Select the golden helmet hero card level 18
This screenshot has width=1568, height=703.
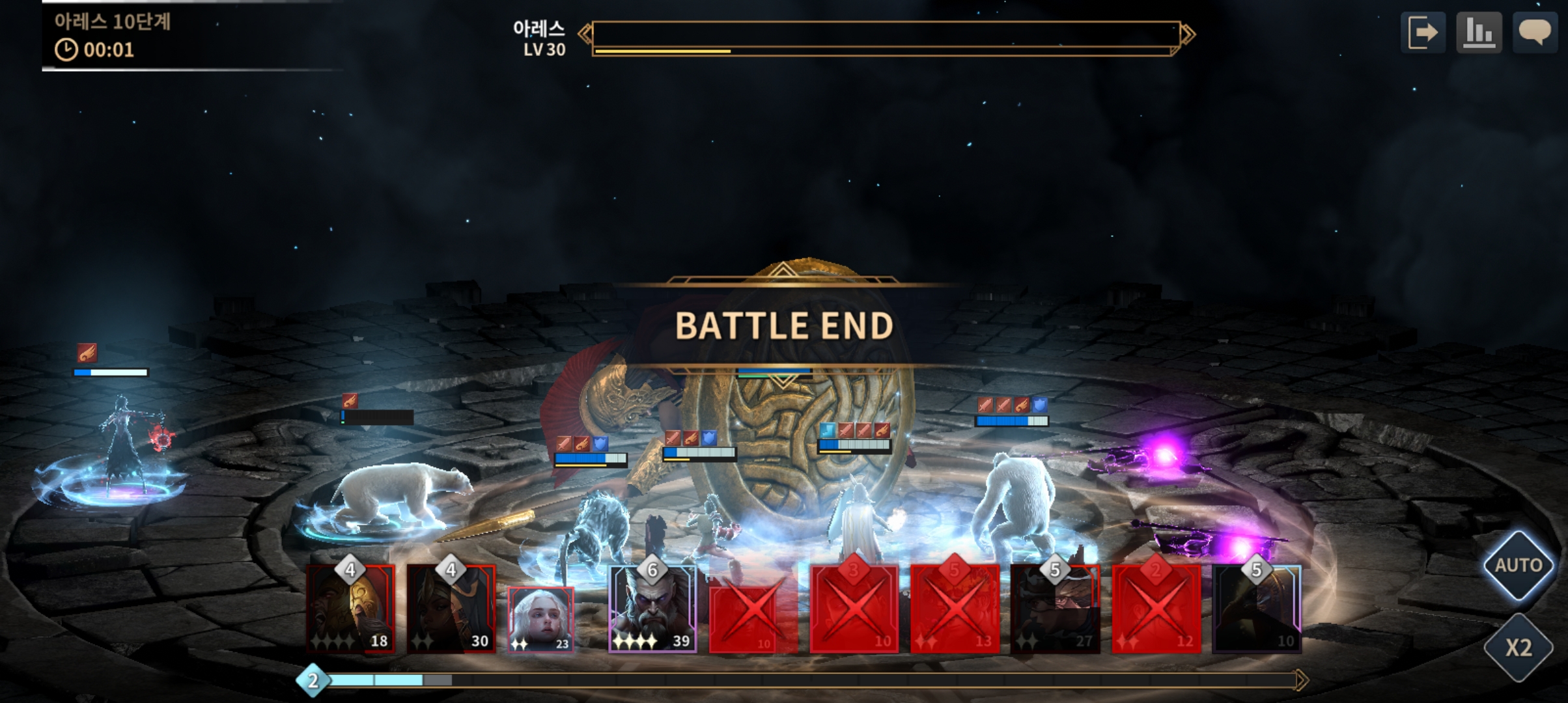click(x=351, y=609)
